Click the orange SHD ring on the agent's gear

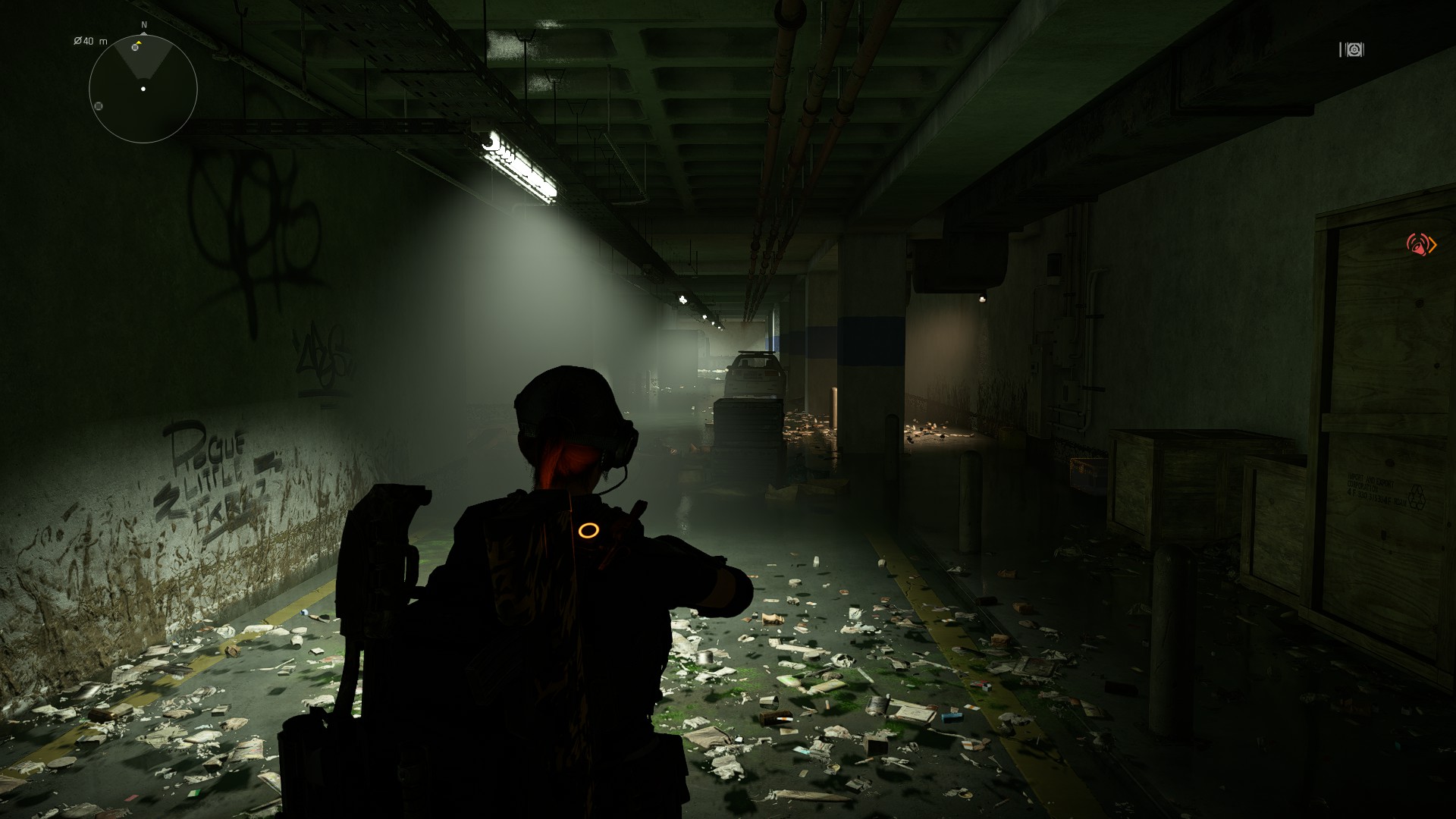point(590,531)
